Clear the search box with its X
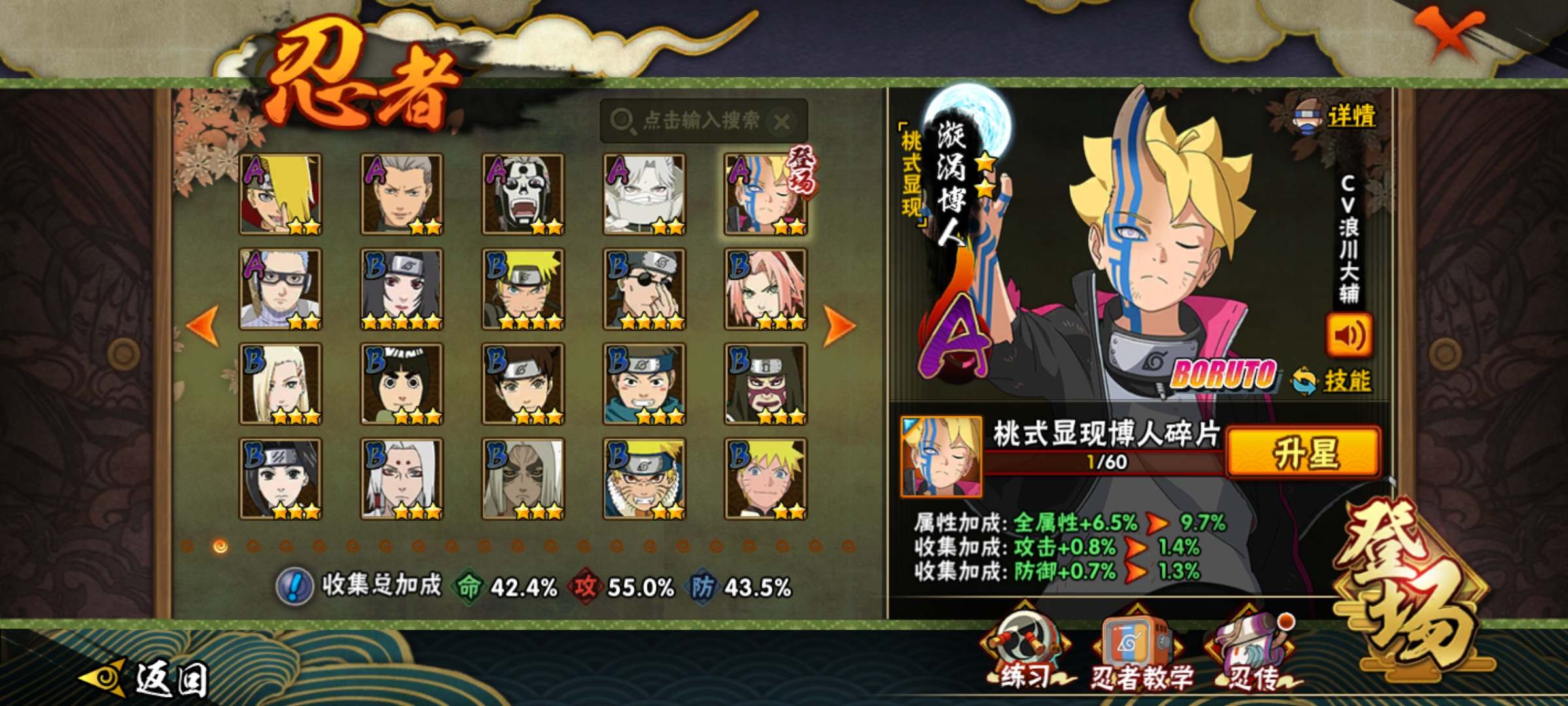The height and width of the screenshot is (706, 1568). pyautogui.click(x=781, y=121)
